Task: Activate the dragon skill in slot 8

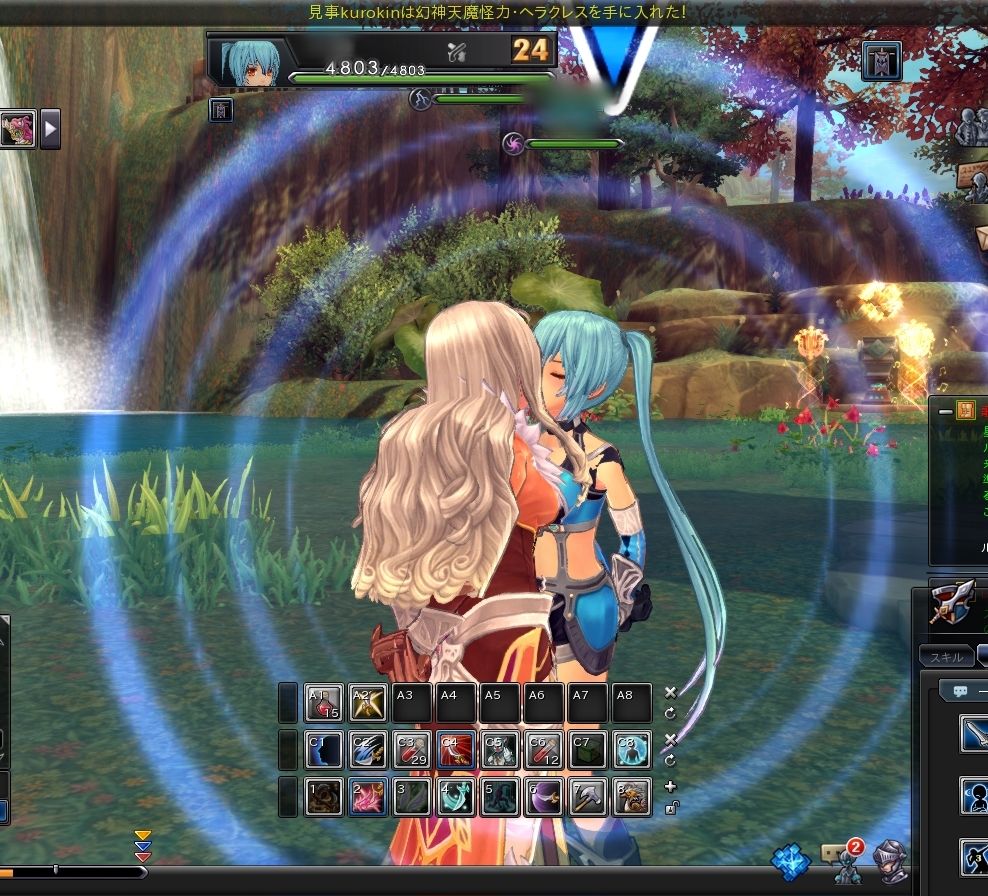Action: click(x=631, y=797)
